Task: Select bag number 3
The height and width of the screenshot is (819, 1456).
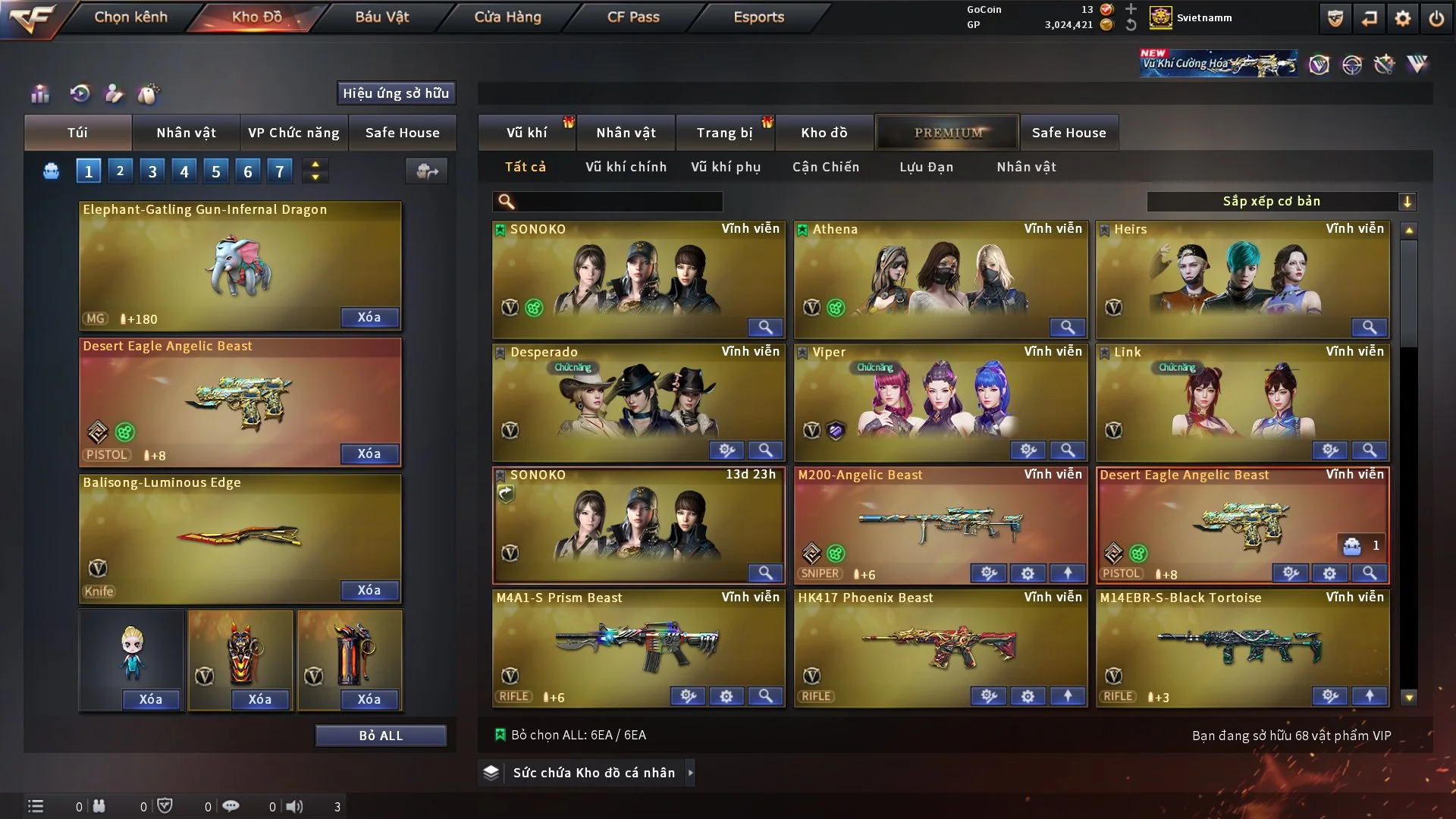Action: [152, 171]
